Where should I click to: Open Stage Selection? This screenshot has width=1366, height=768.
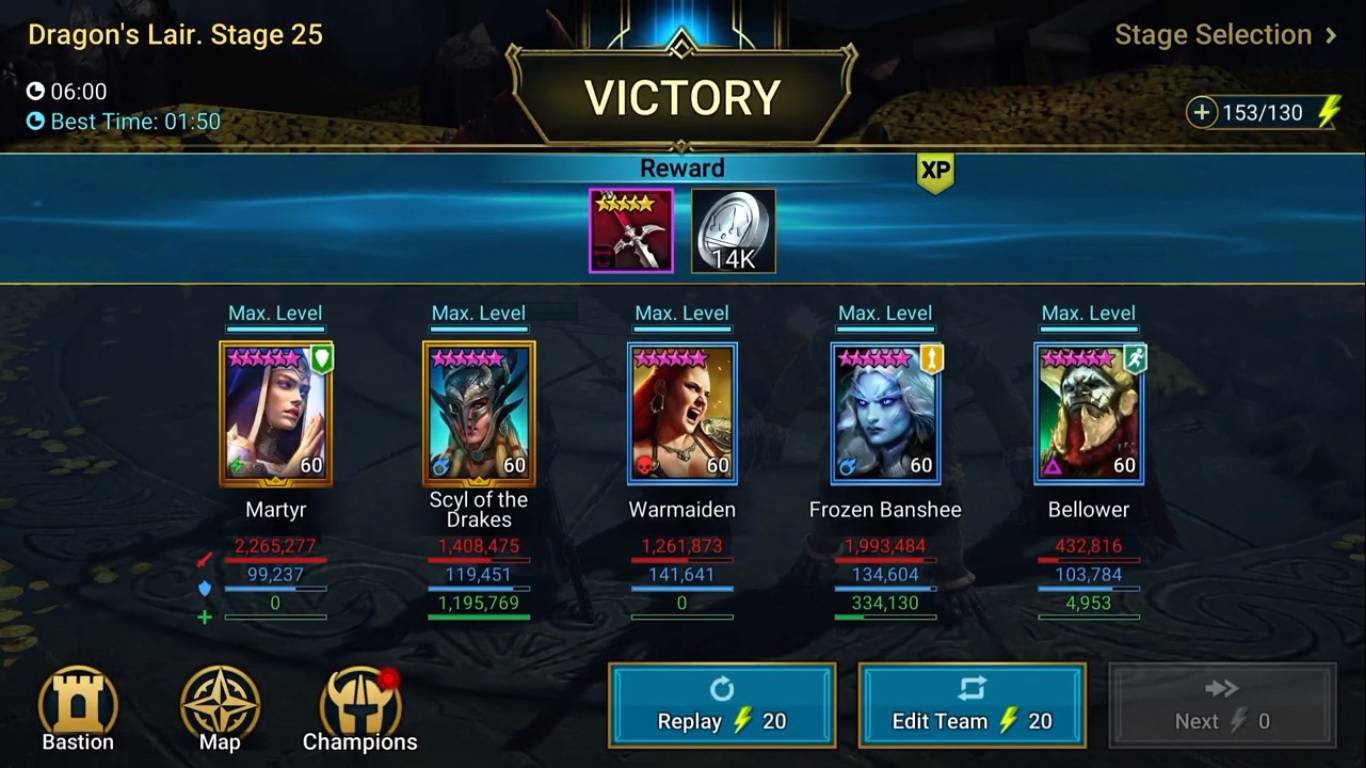tap(1222, 35)
